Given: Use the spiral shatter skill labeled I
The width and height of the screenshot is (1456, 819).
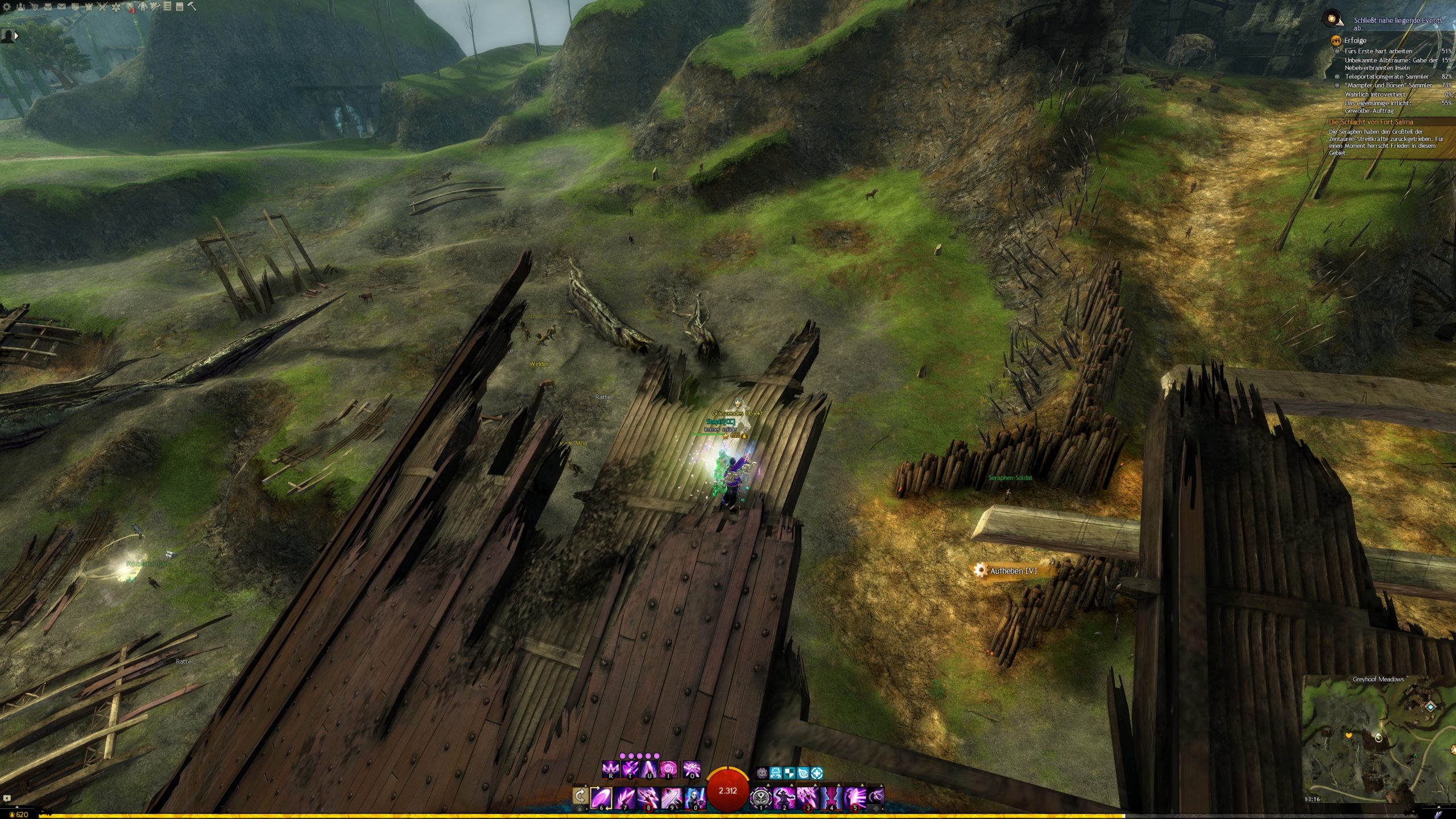Looking at the screenshot, I should coord(668,769).
